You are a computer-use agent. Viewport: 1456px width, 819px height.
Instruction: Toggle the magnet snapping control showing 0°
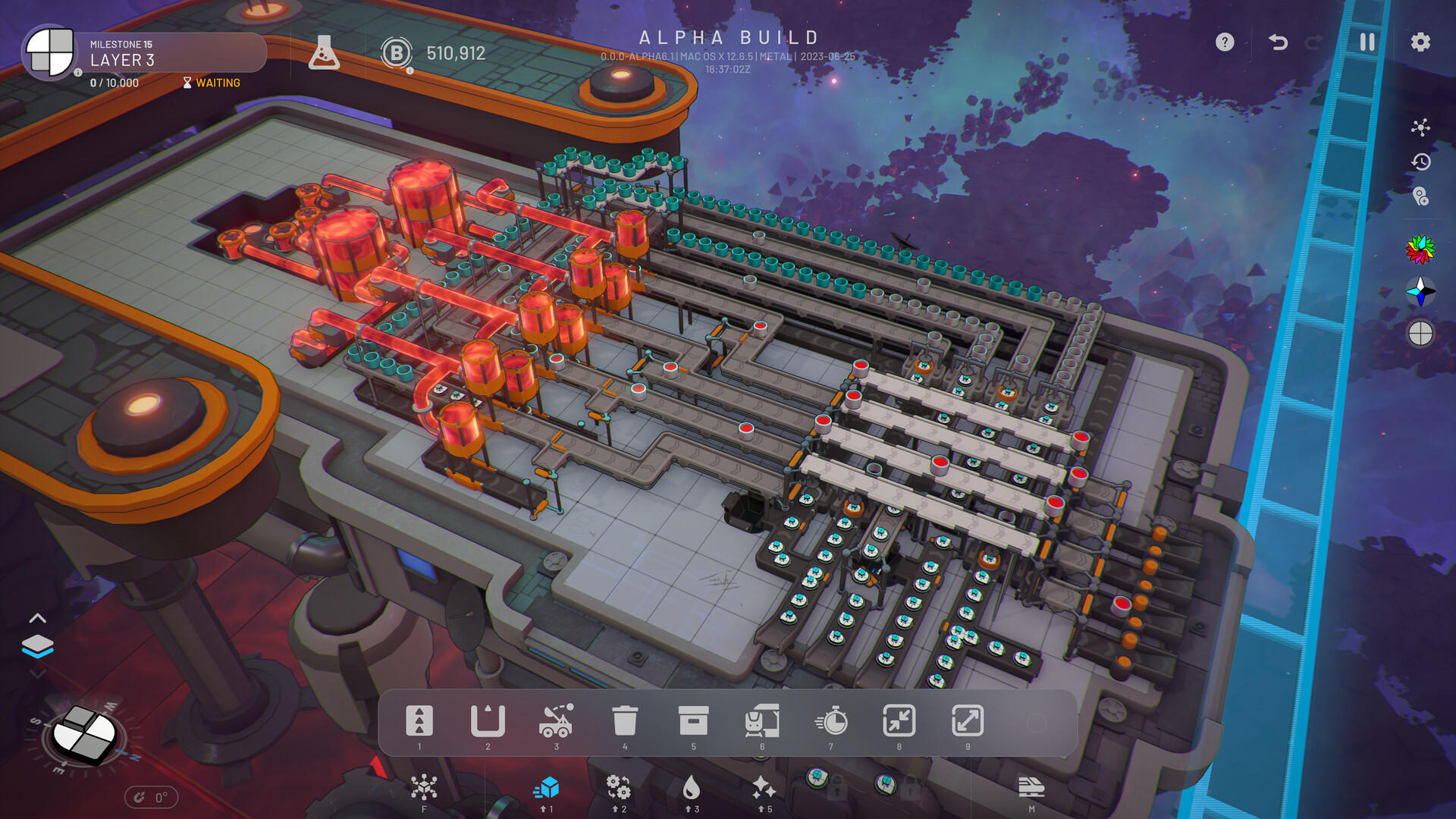pyautogui.click(x=151, y=797)
